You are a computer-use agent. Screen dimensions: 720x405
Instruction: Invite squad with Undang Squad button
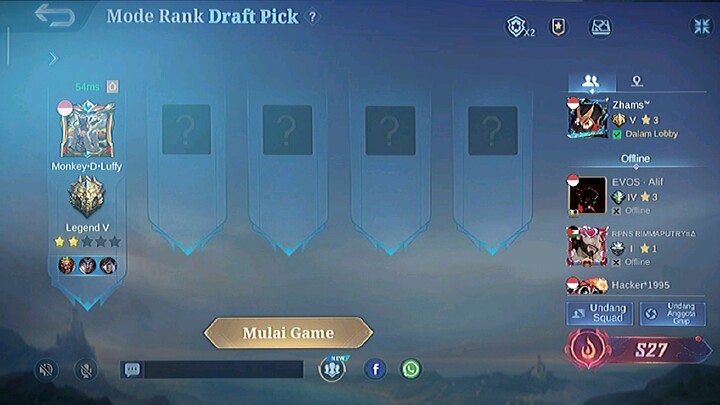[600, 313]
